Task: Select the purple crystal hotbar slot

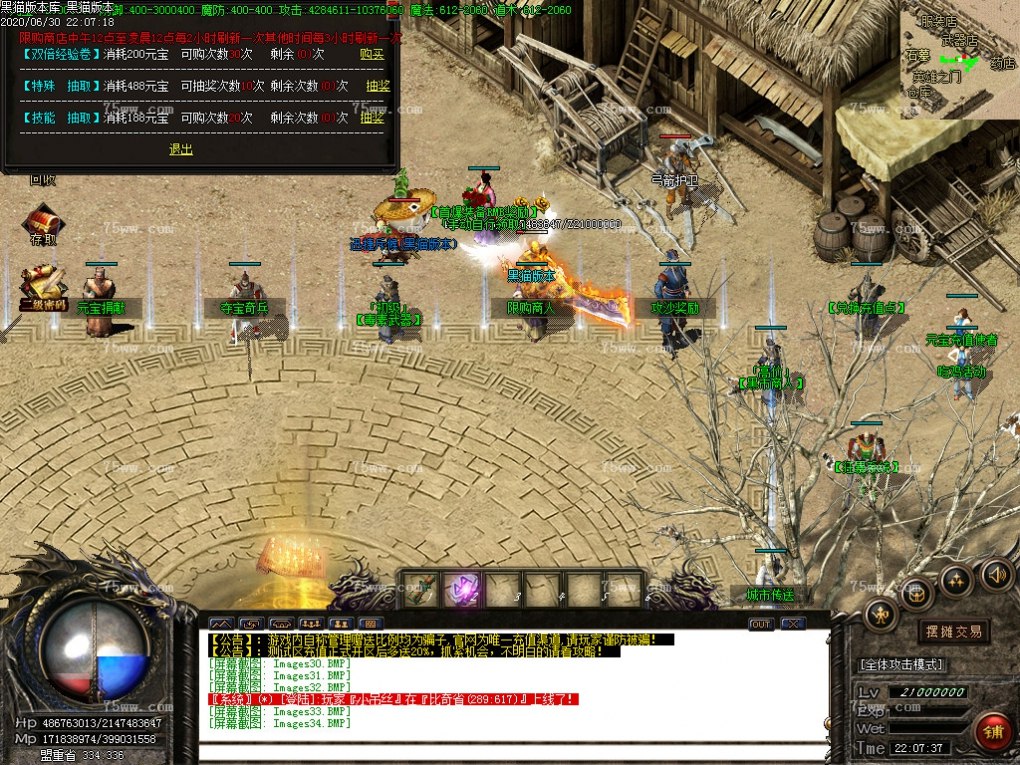Action: point(461,589)
